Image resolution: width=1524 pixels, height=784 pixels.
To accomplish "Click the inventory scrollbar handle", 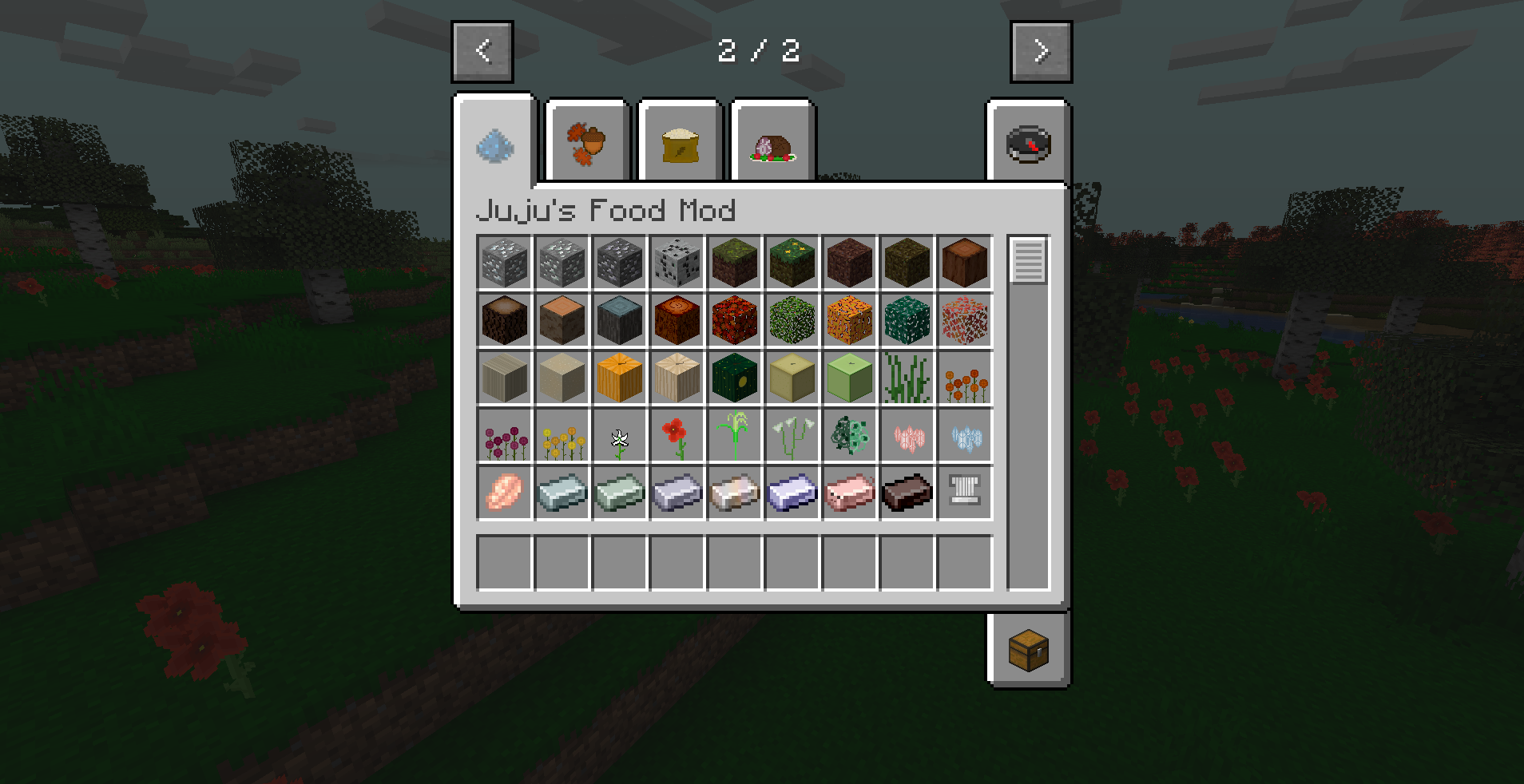I will point(1028,259).
